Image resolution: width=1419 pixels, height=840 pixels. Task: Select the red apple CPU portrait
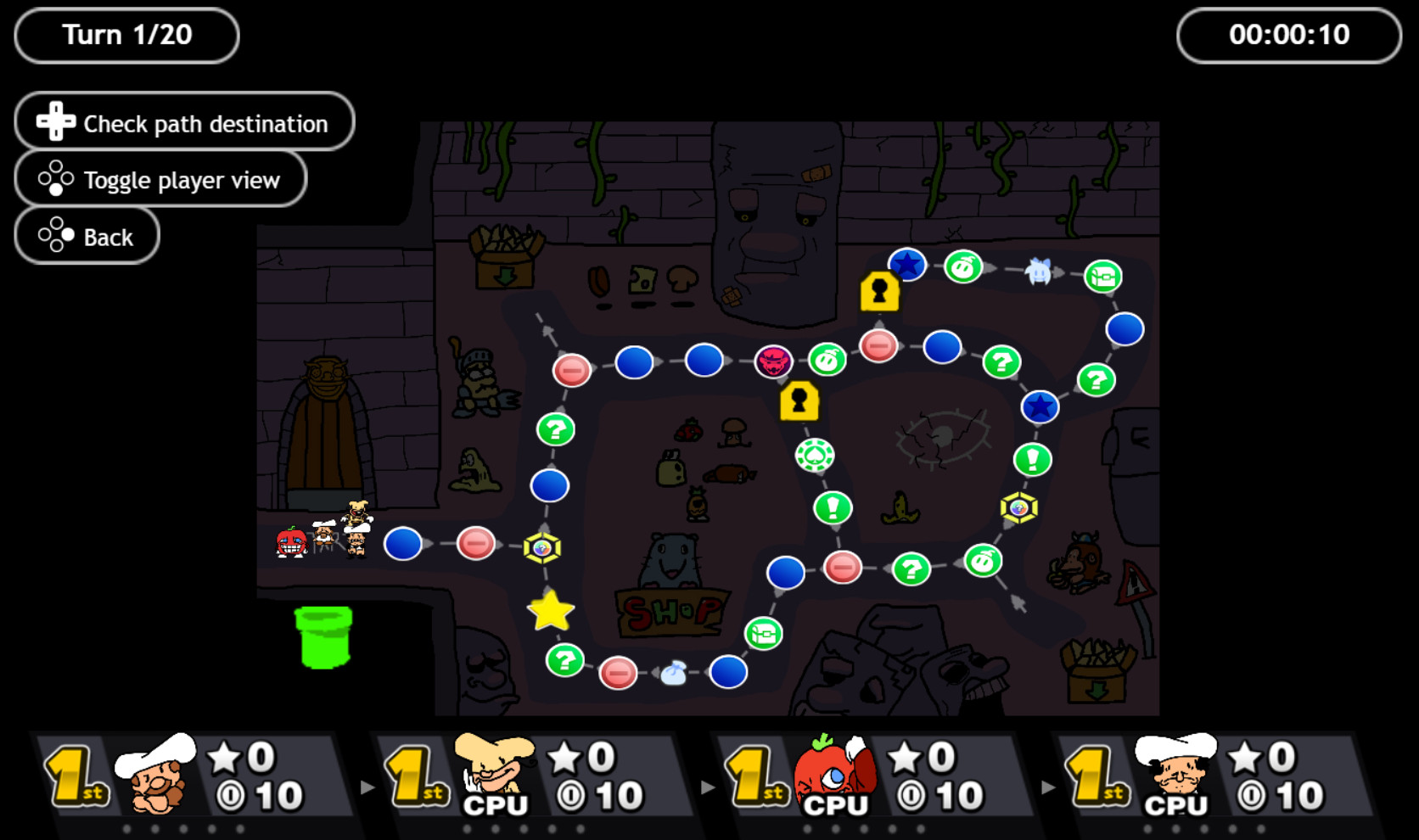pos(831,774)
